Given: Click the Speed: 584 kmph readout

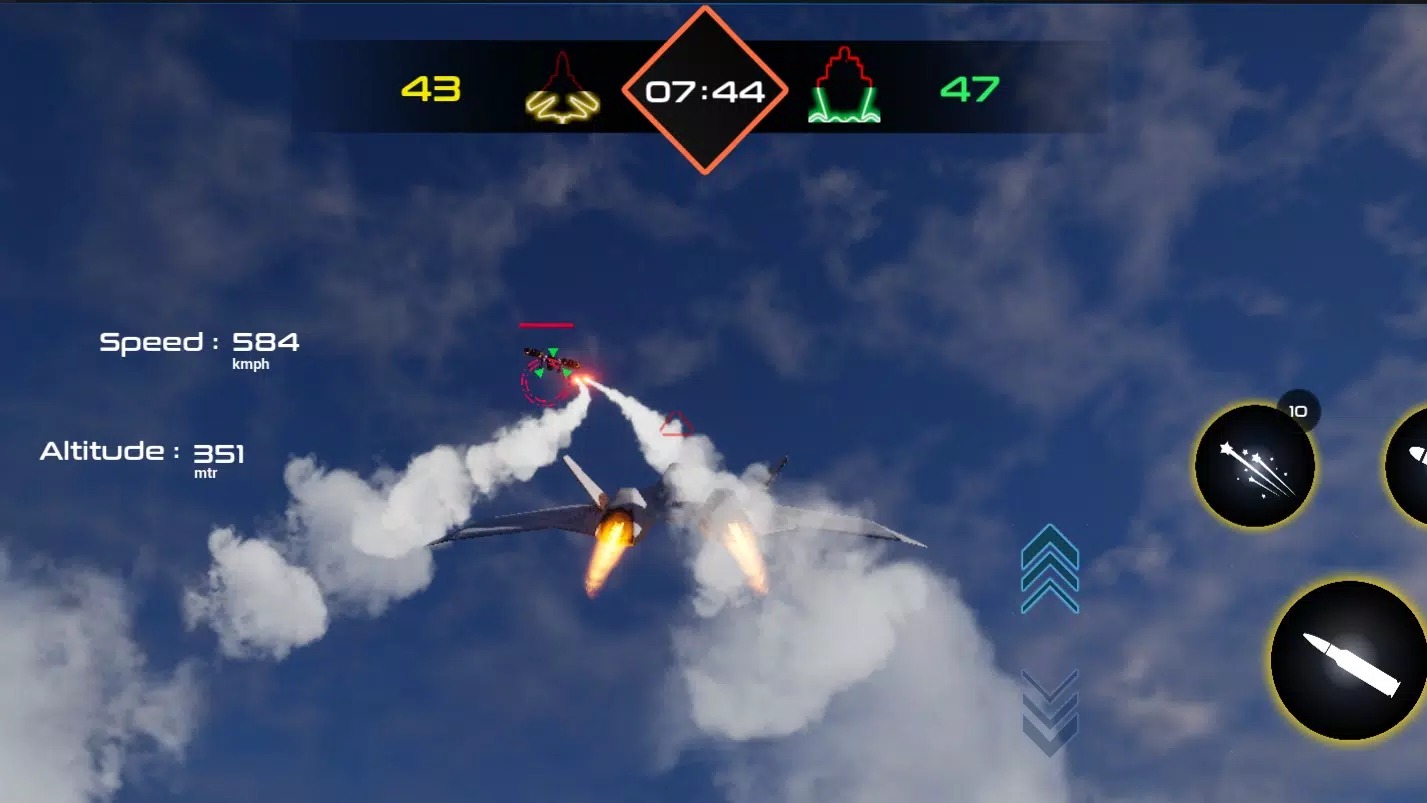Looking at the screenshot, I should pos(196,345).
